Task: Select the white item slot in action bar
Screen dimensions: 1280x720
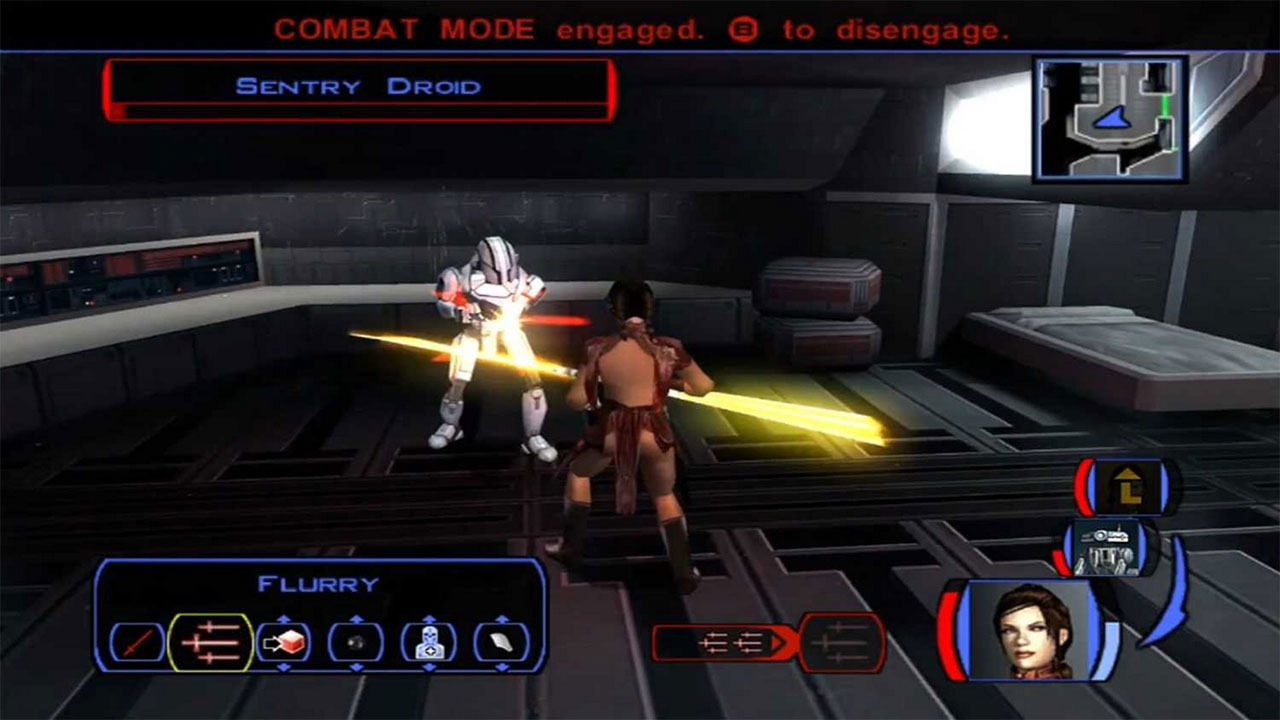Action: pyautogui.click(x=501, y=642)
